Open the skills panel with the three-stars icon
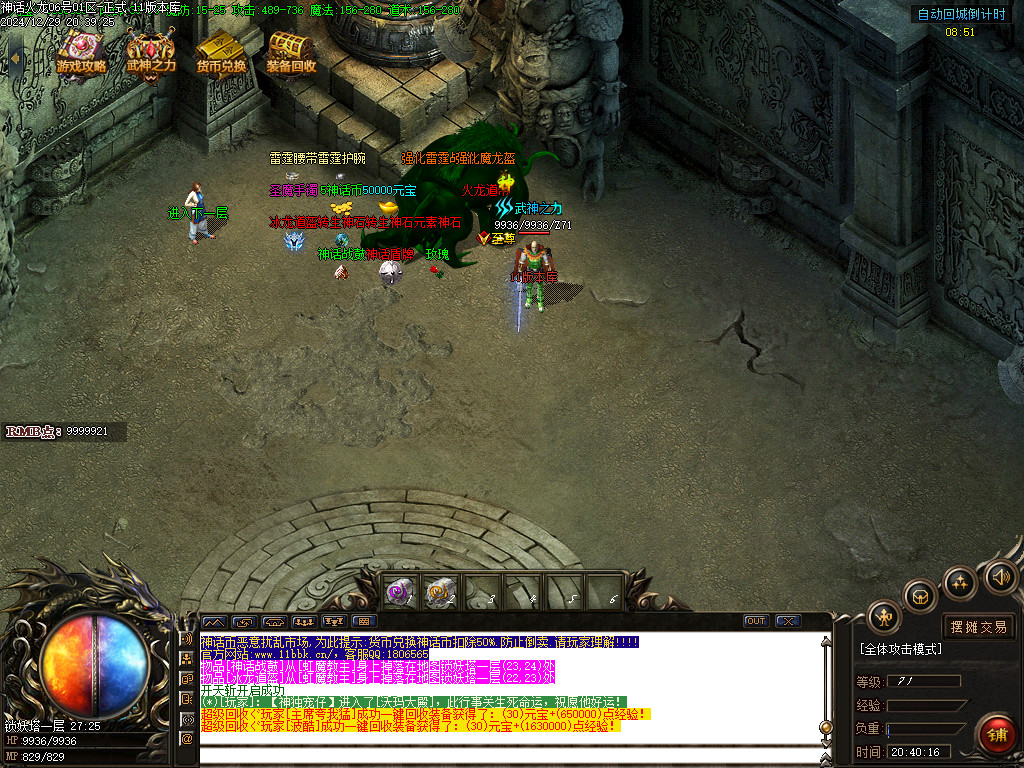The image size is (1024, 768). [959, 582]
